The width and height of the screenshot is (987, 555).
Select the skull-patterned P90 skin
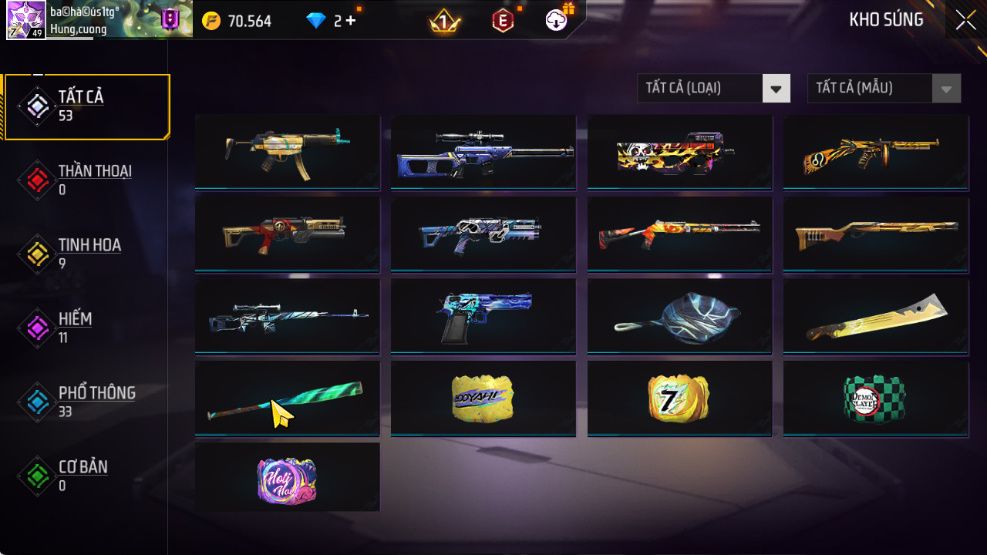(679, 152)
